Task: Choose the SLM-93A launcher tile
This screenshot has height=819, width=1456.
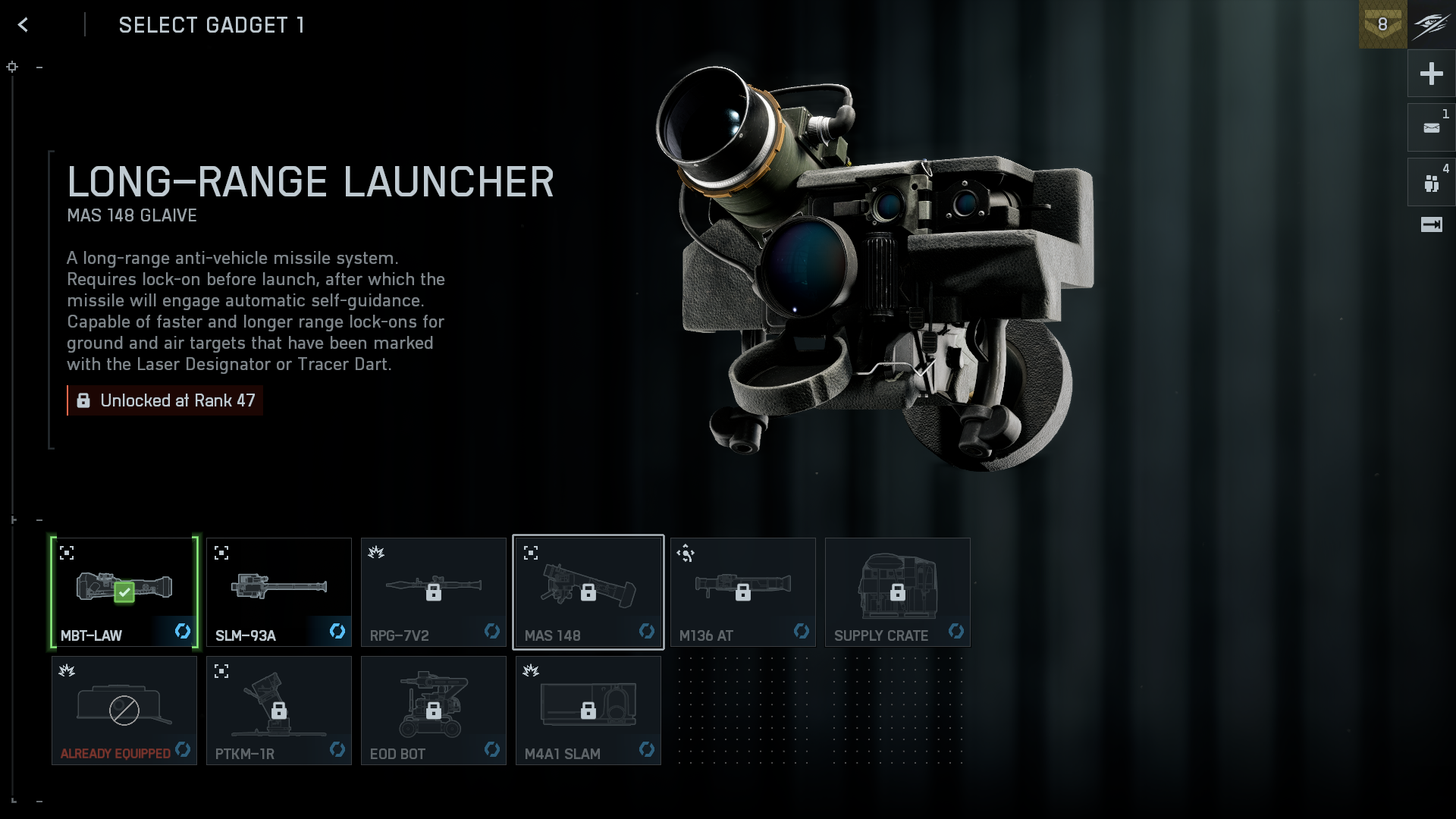Action: point(279,592)
